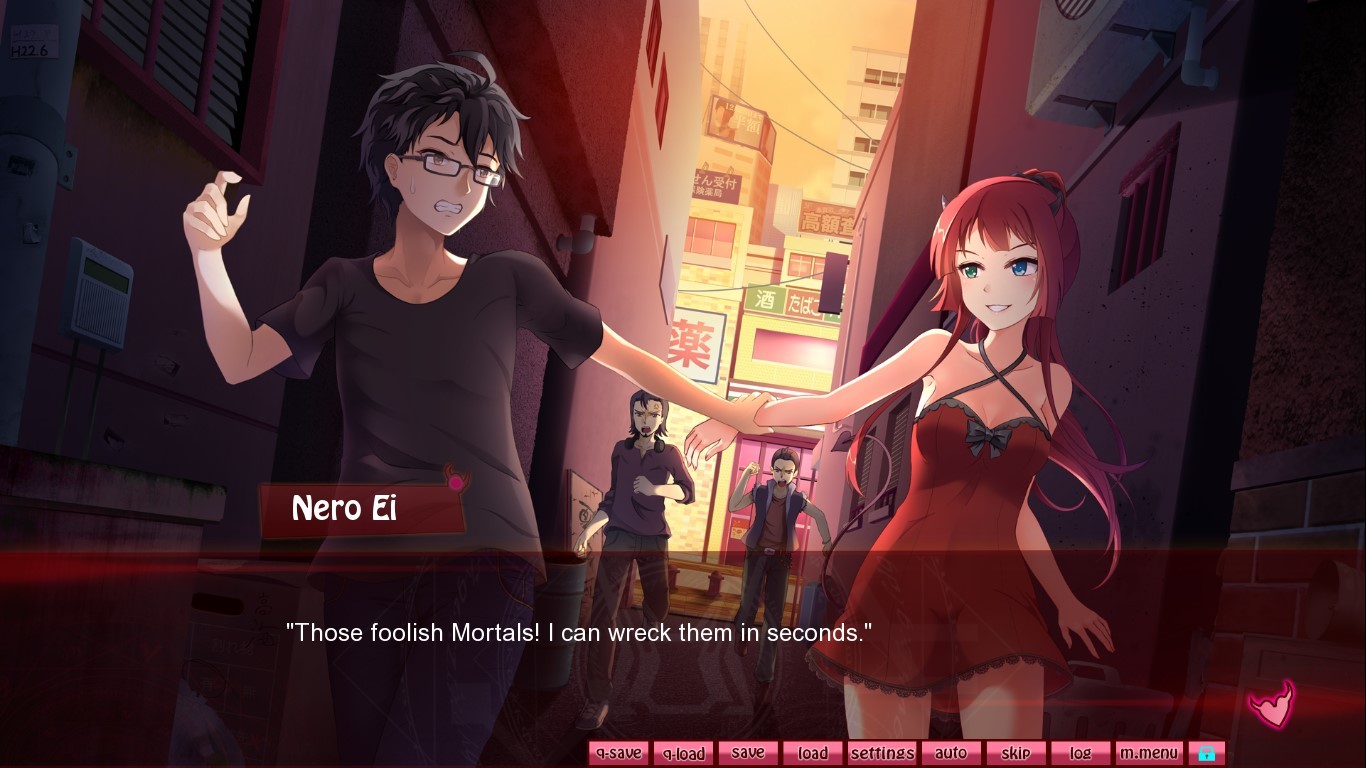Return to the main menu
The image size is (1366, 768).
click(1148, 753)
